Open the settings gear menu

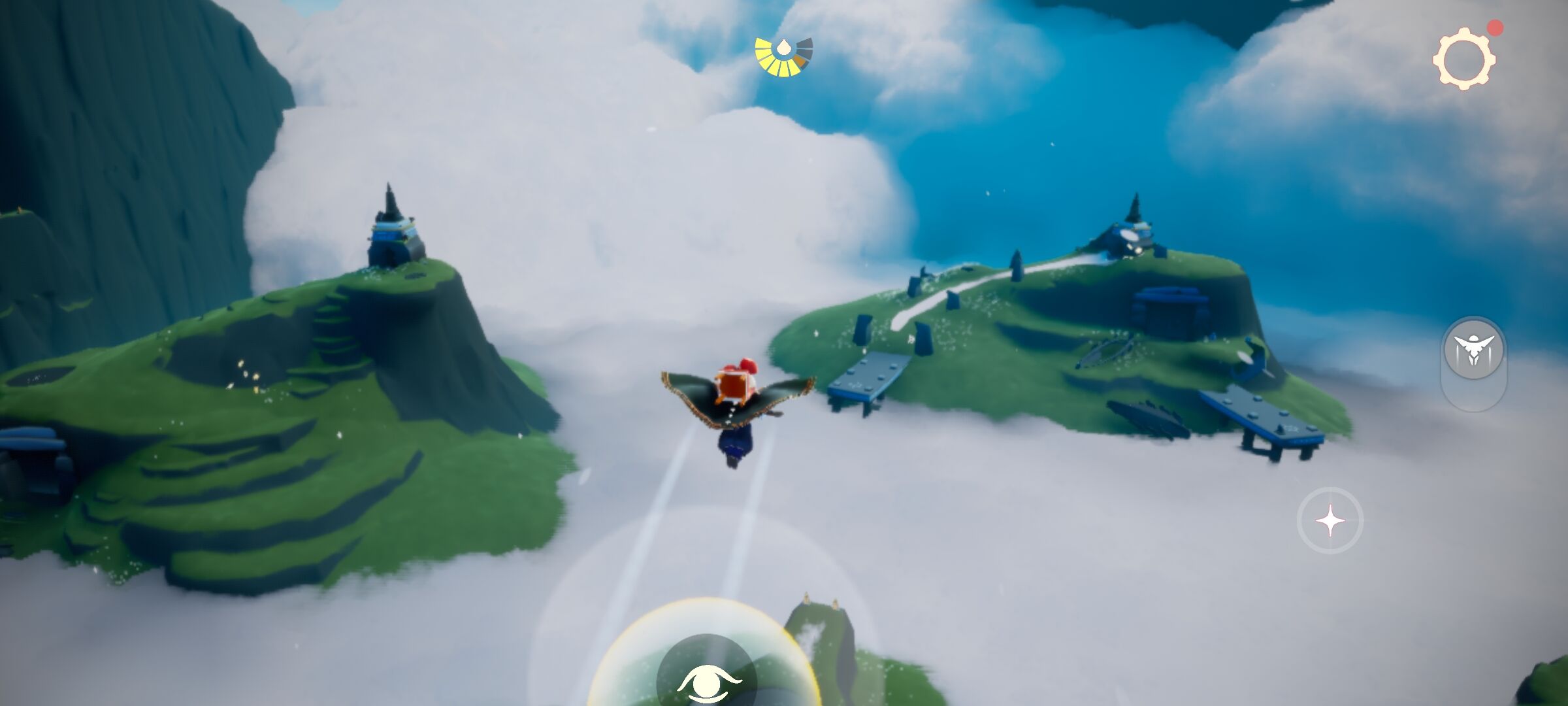(1464, 59)
